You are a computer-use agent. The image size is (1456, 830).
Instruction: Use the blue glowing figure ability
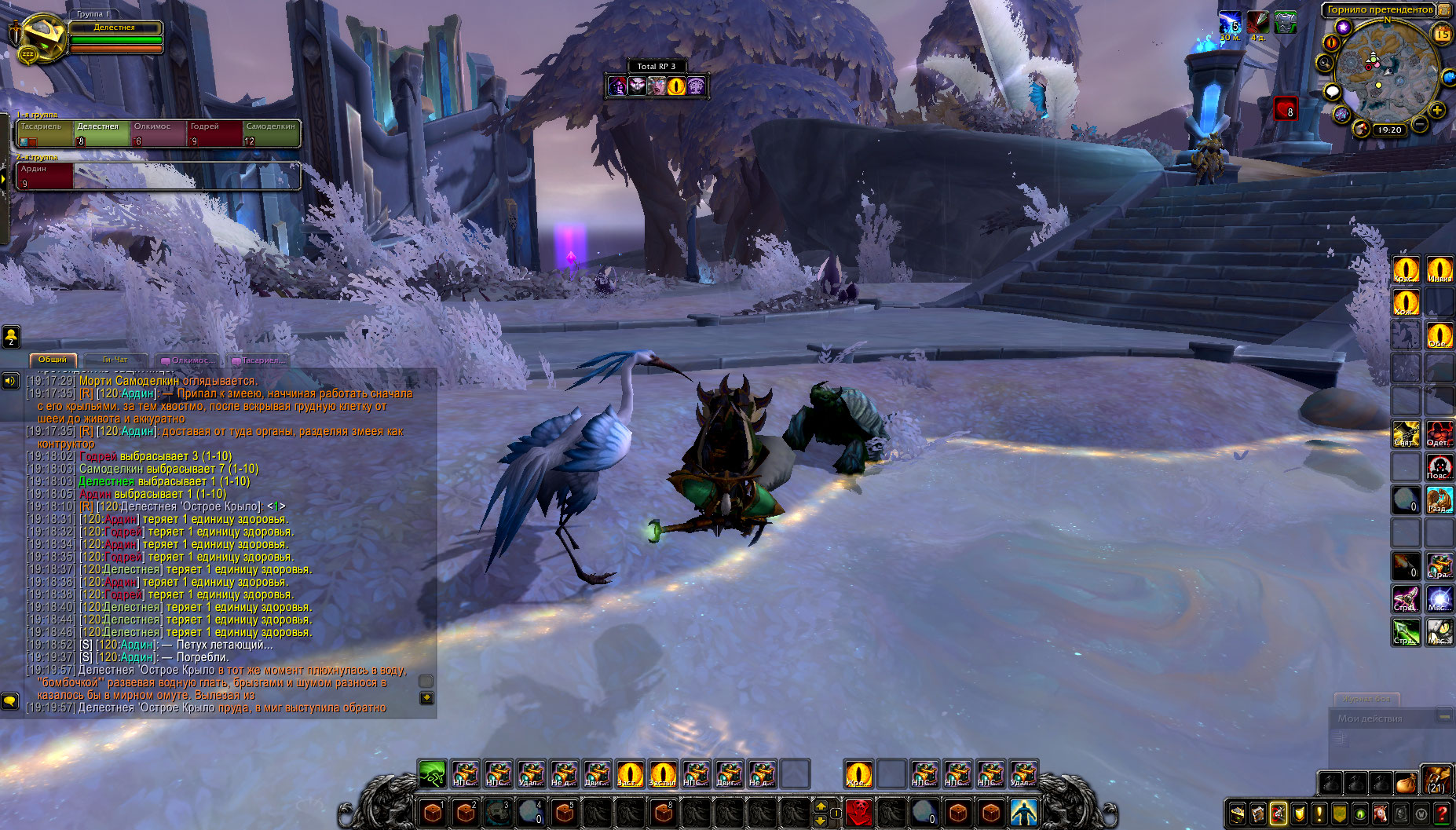pyautogui.click(x=1024, y=812)
